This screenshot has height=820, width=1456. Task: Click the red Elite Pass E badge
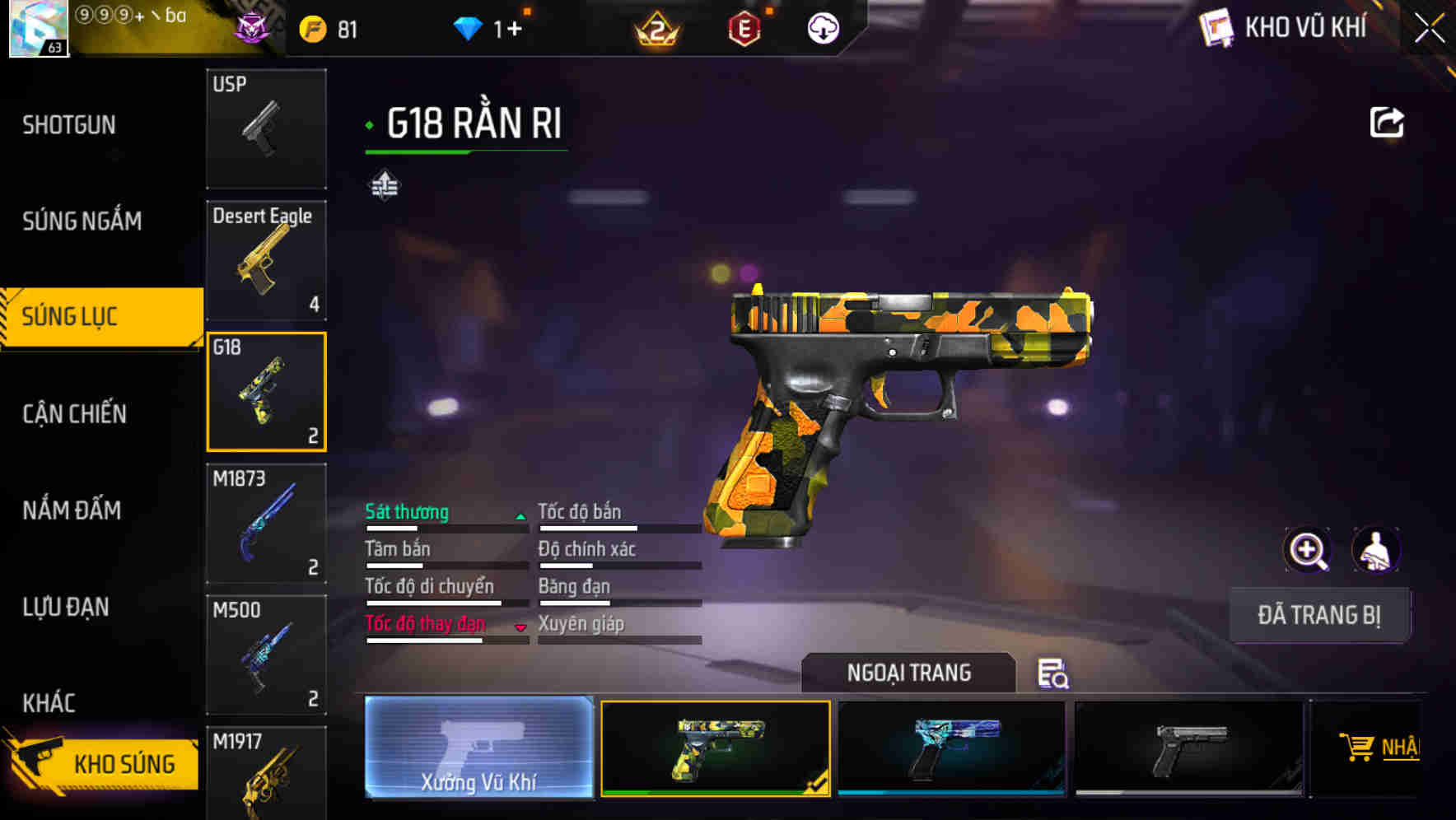coord(742,29)
